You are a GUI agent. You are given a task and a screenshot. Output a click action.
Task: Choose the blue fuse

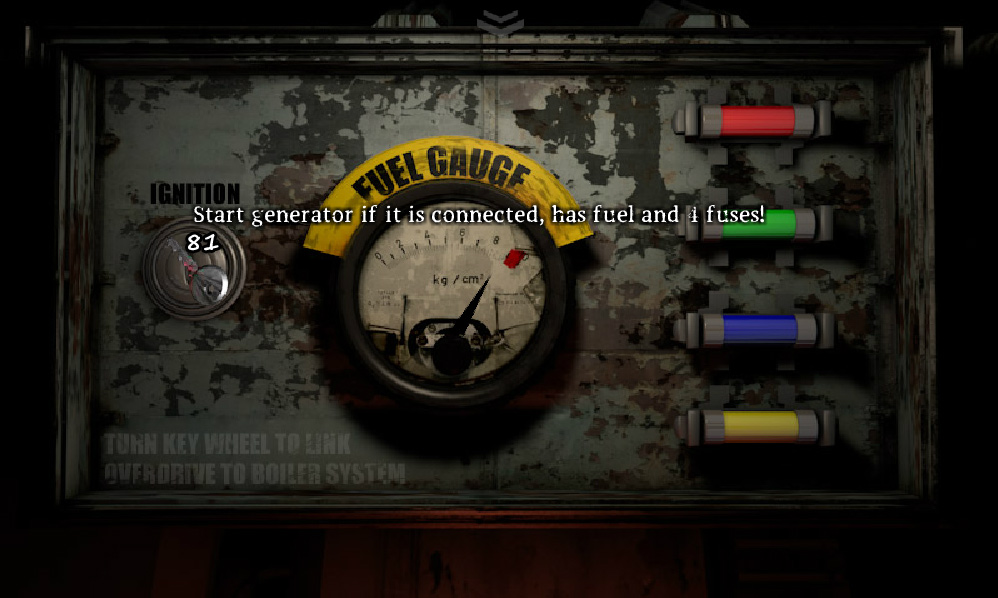[x=757, y=329]
